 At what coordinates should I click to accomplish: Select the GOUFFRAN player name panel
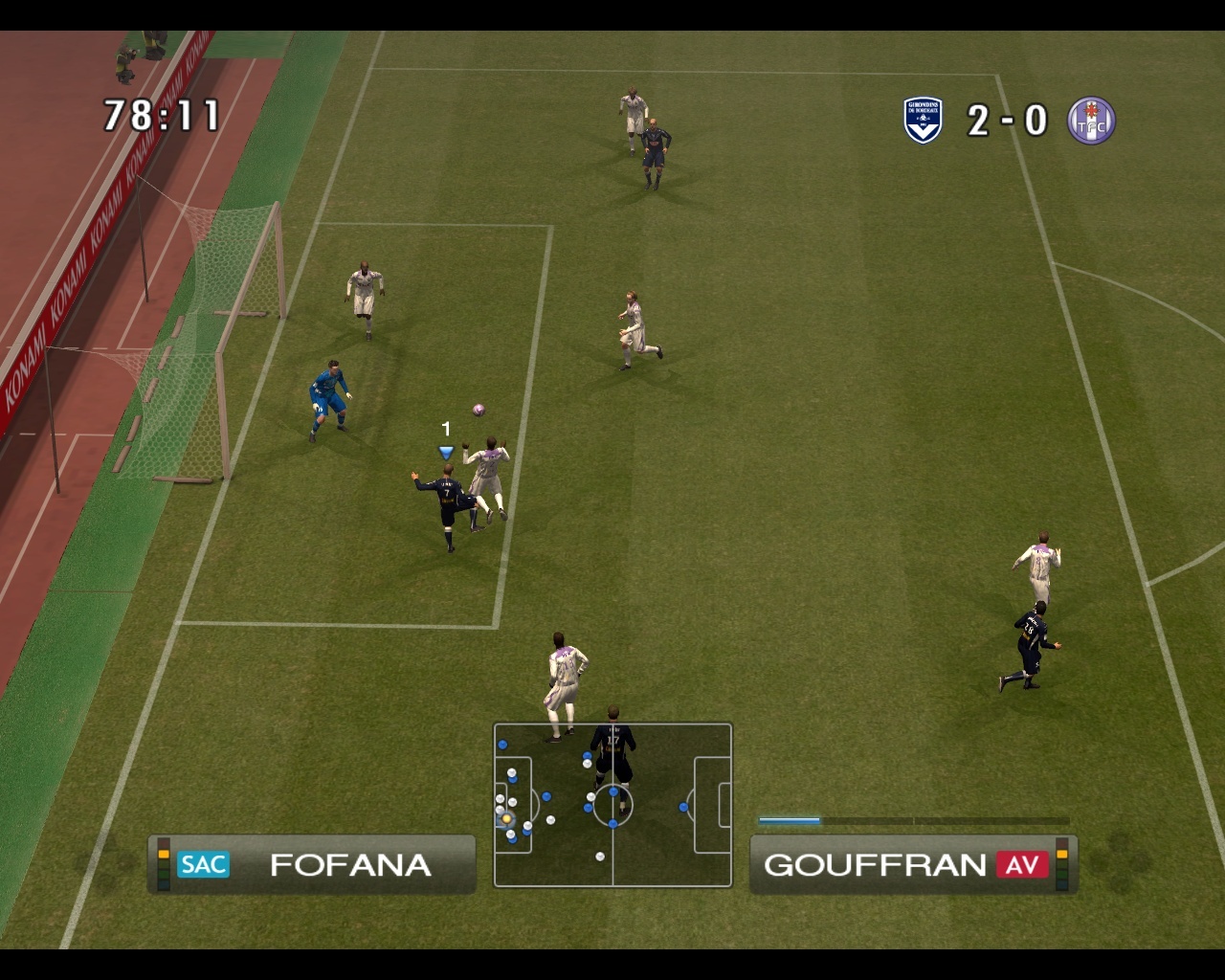point(913,864)
